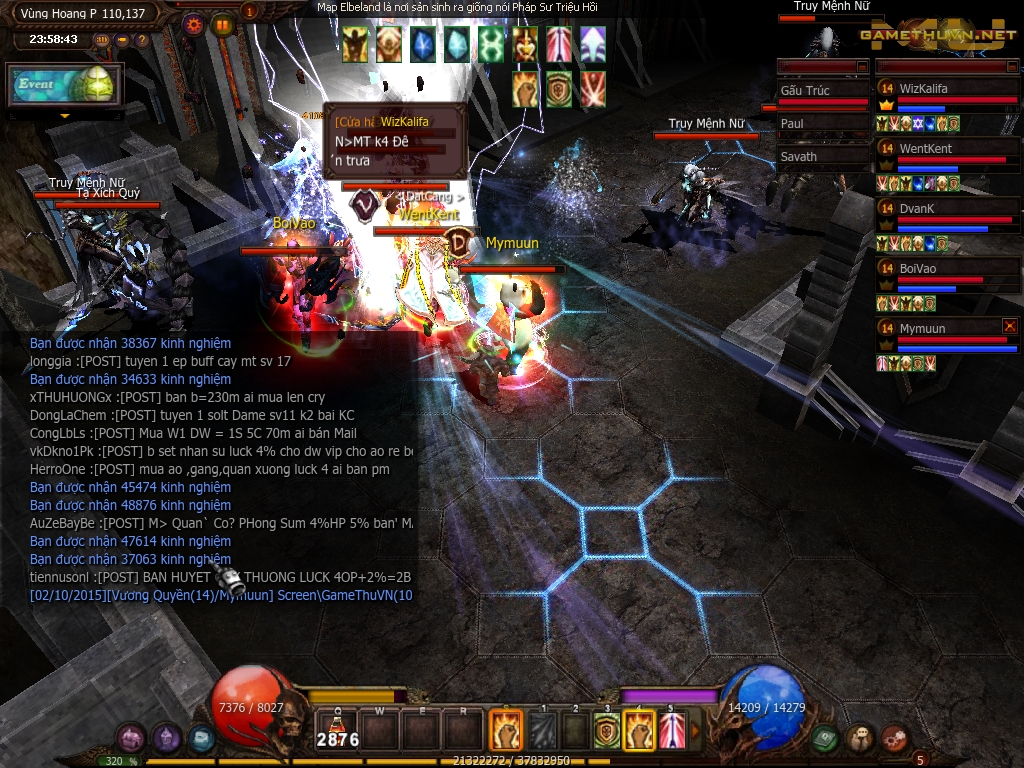Collapse the party list panel

(x=1011, y=66)
